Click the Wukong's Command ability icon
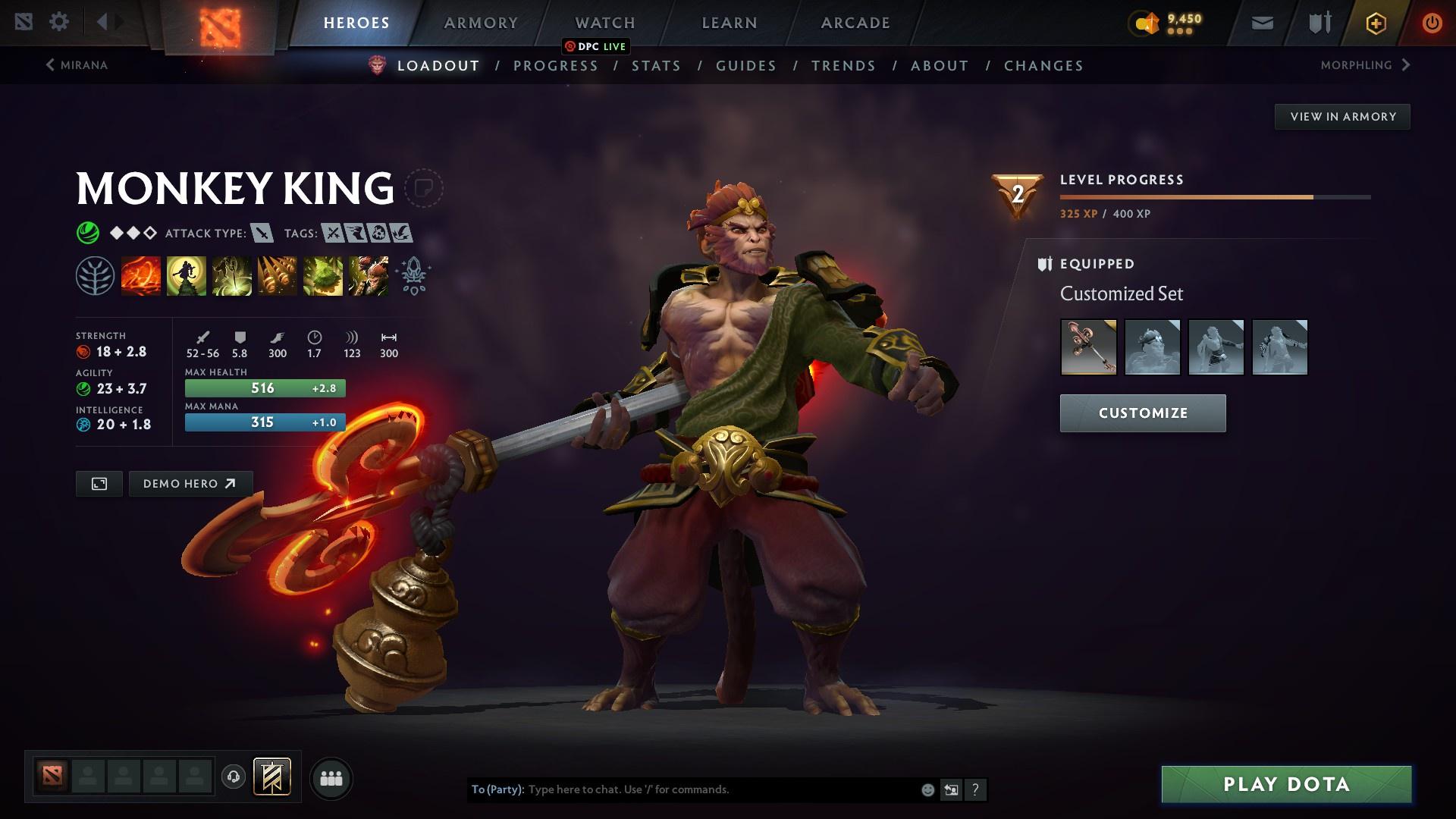The height and width of the screenshot is (819, 1456). (369, 275)
